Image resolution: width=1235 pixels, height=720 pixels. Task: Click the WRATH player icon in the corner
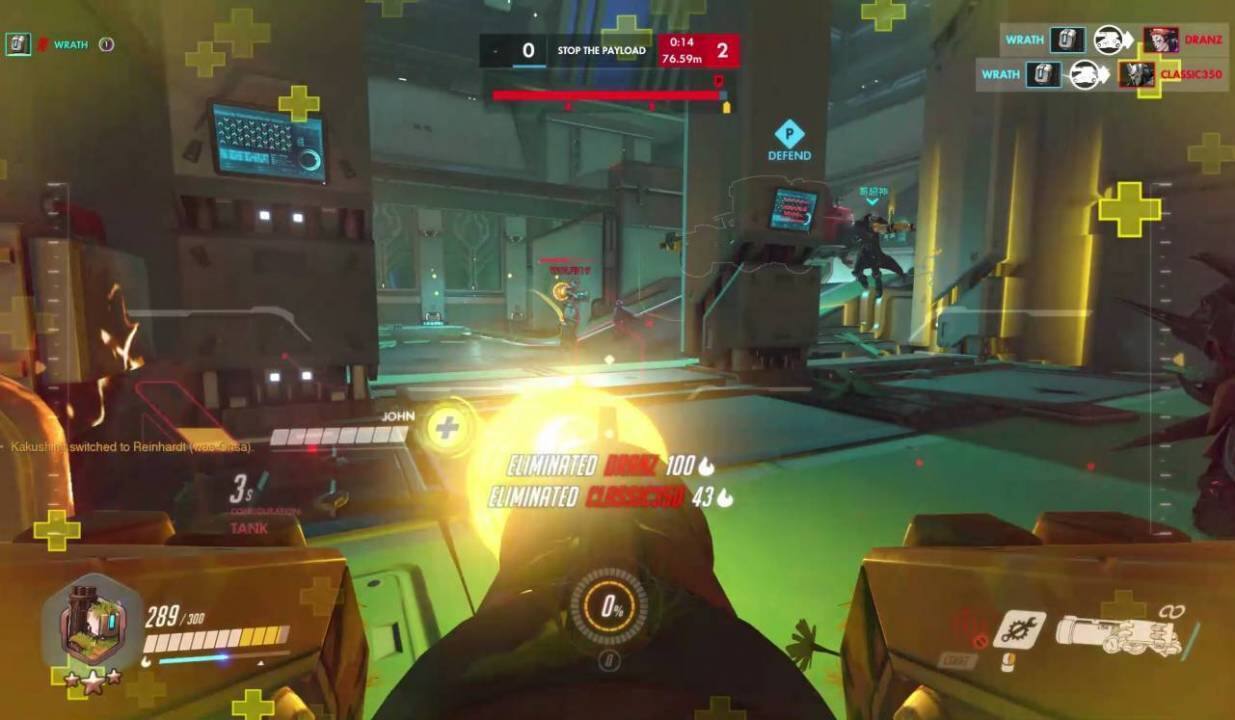pos(17,44)
